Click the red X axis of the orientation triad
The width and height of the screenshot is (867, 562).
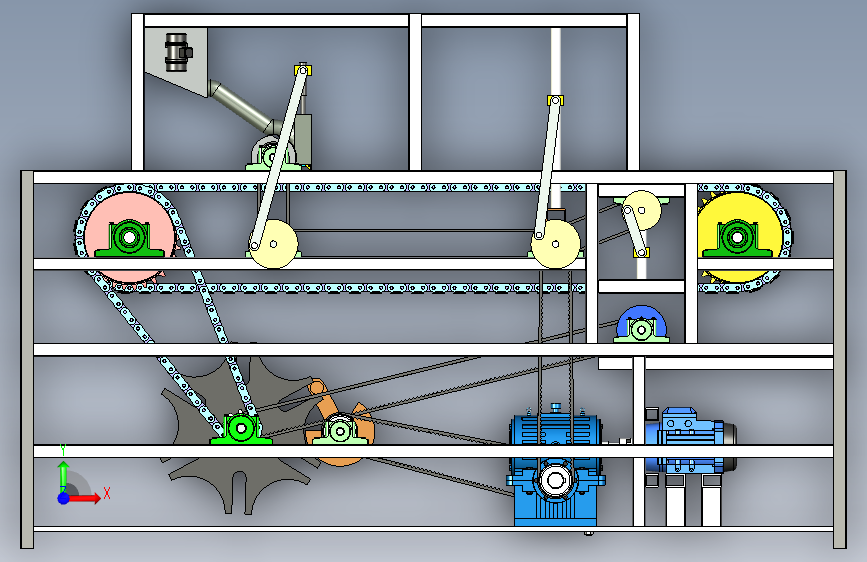86,497
